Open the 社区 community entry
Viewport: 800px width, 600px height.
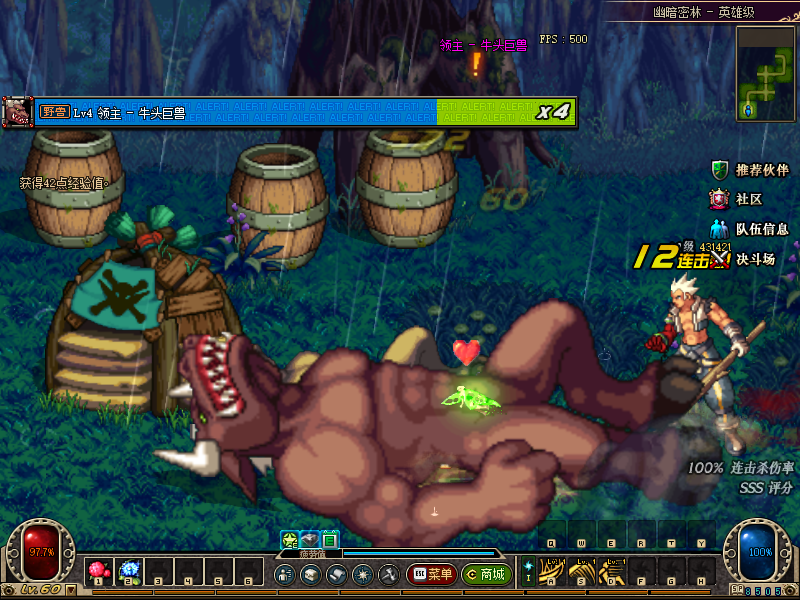coord(739,199)
